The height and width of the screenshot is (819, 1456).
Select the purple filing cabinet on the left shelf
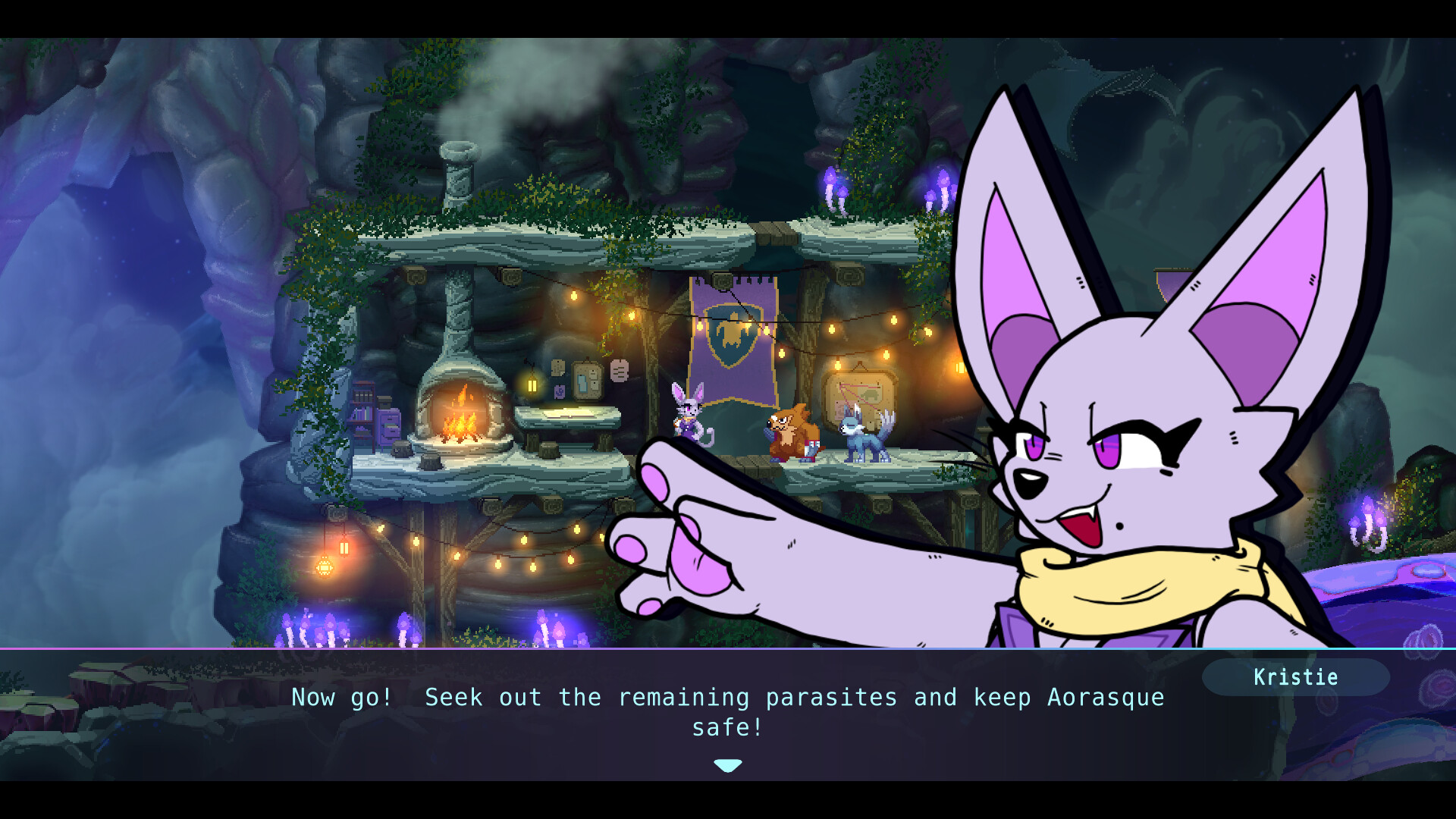pyautogui.click(x=388, y=428)
